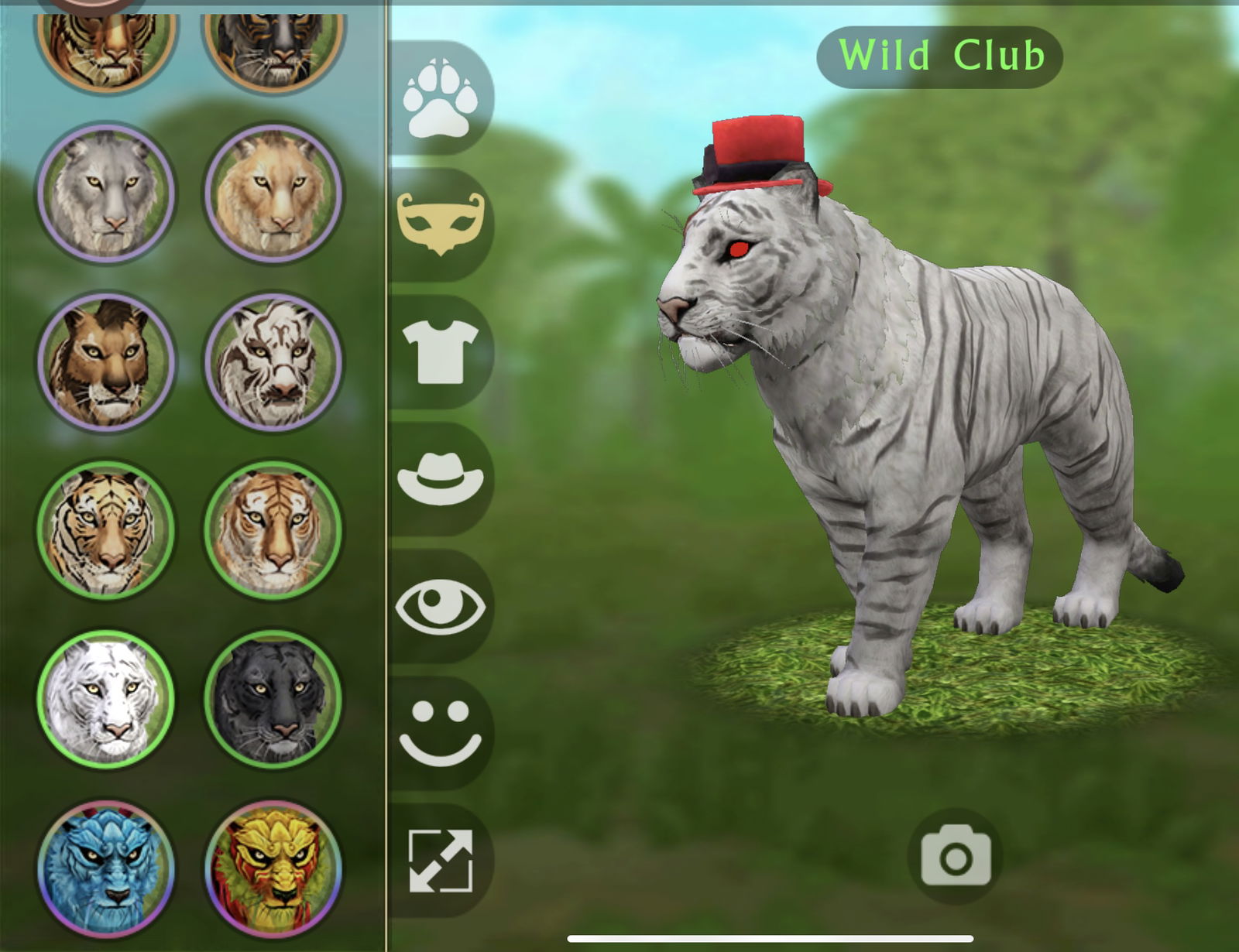
Task: Open the mask accessories category
Action: pyautogui.click(x=441, y=224)
